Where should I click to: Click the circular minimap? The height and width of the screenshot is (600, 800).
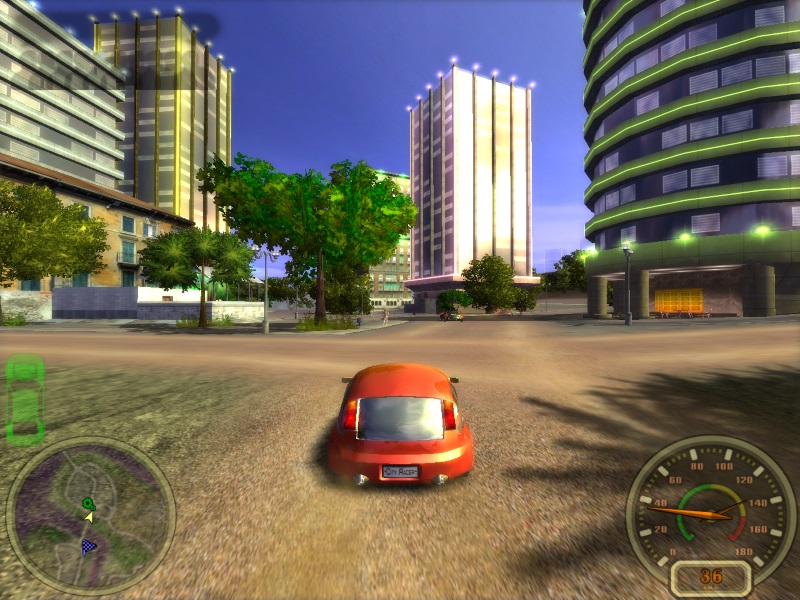(x=90, y=516)
